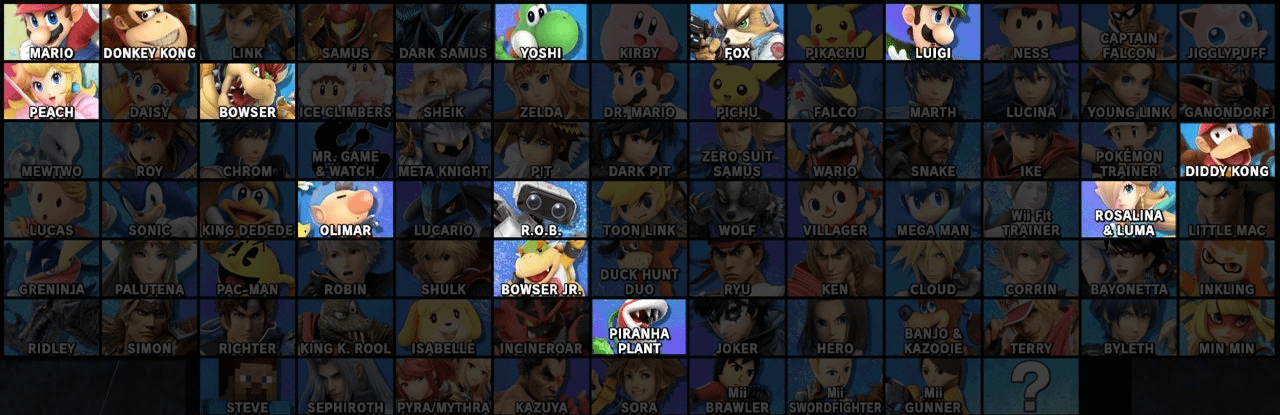Image resolution: width=1280 pixels, height=415 pixels.
Task: Choose the dimmed Pikachu tile
Action: pyautogui.click(x=835, y=31)
